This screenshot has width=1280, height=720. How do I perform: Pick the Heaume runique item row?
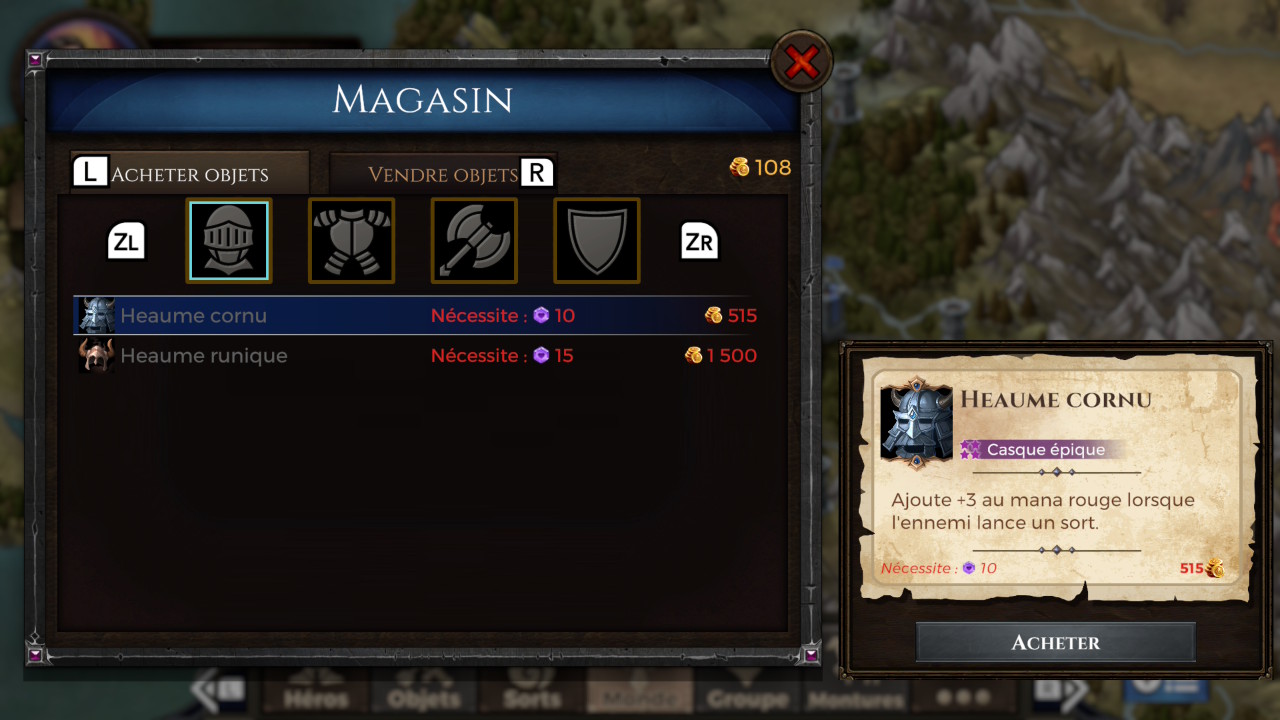pos(416,356)
